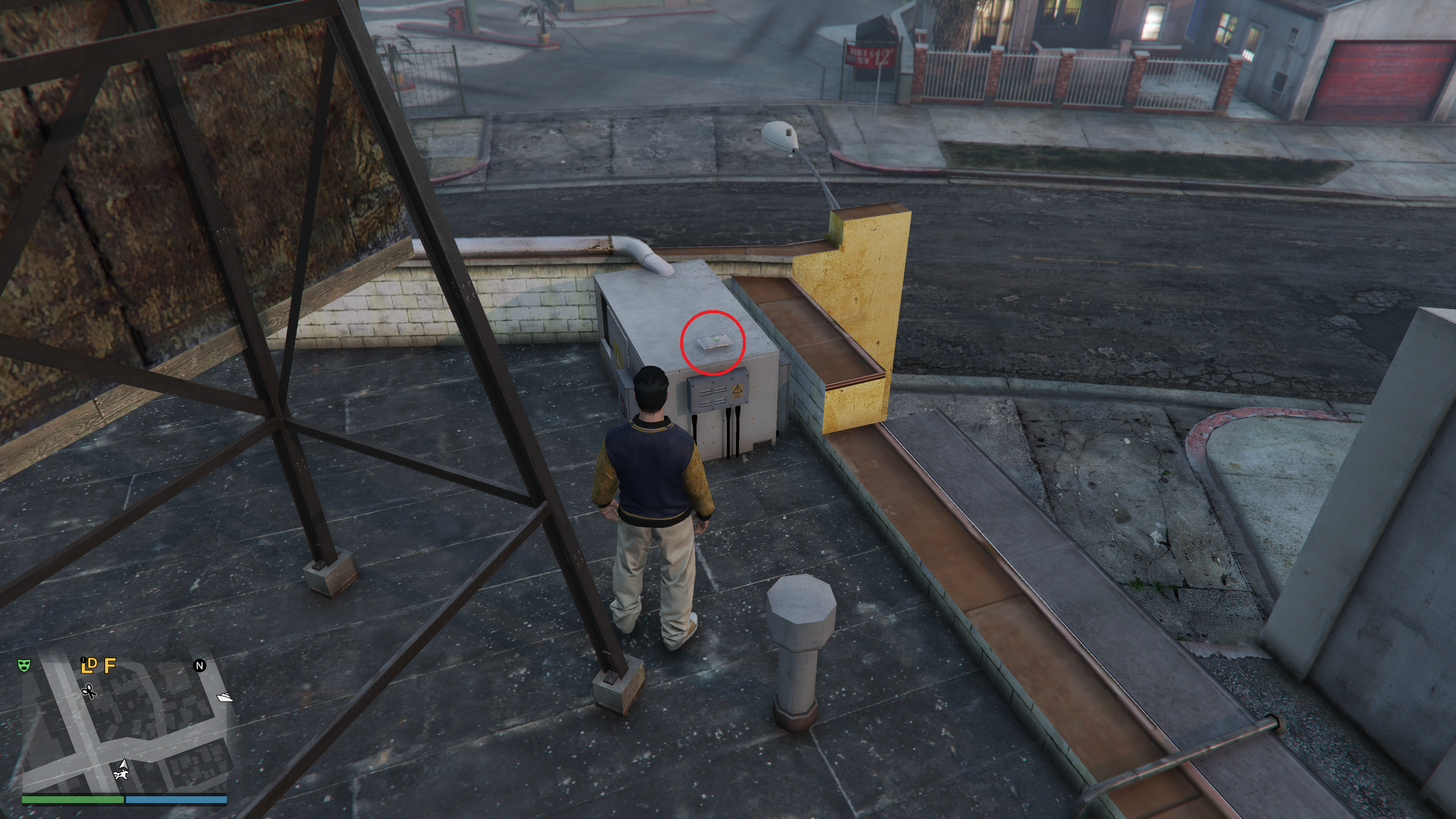
Task: Click the green mask blip on the minimap
Action: coord(24,665)
